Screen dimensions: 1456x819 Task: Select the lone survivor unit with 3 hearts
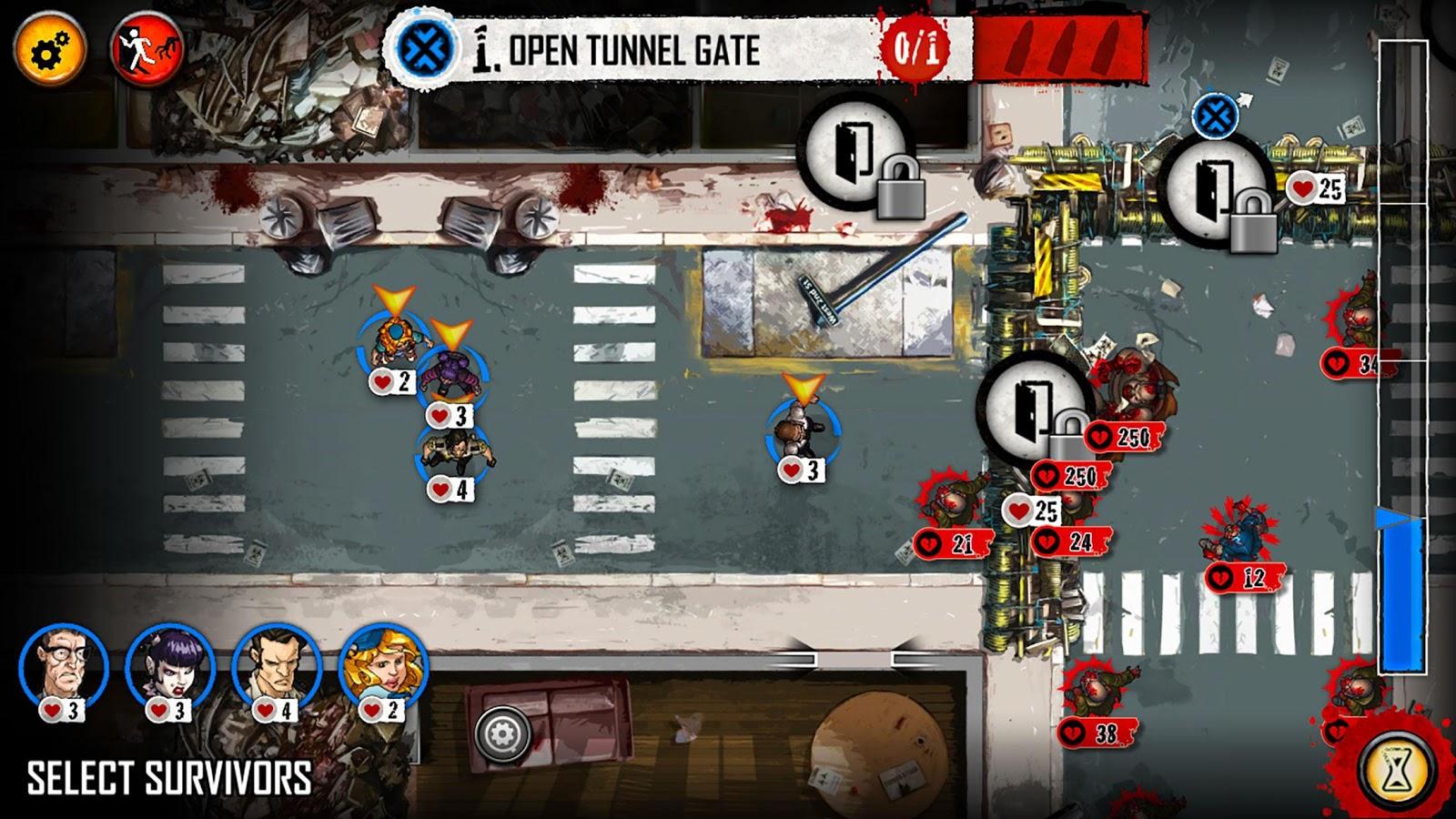pos(802,432)
